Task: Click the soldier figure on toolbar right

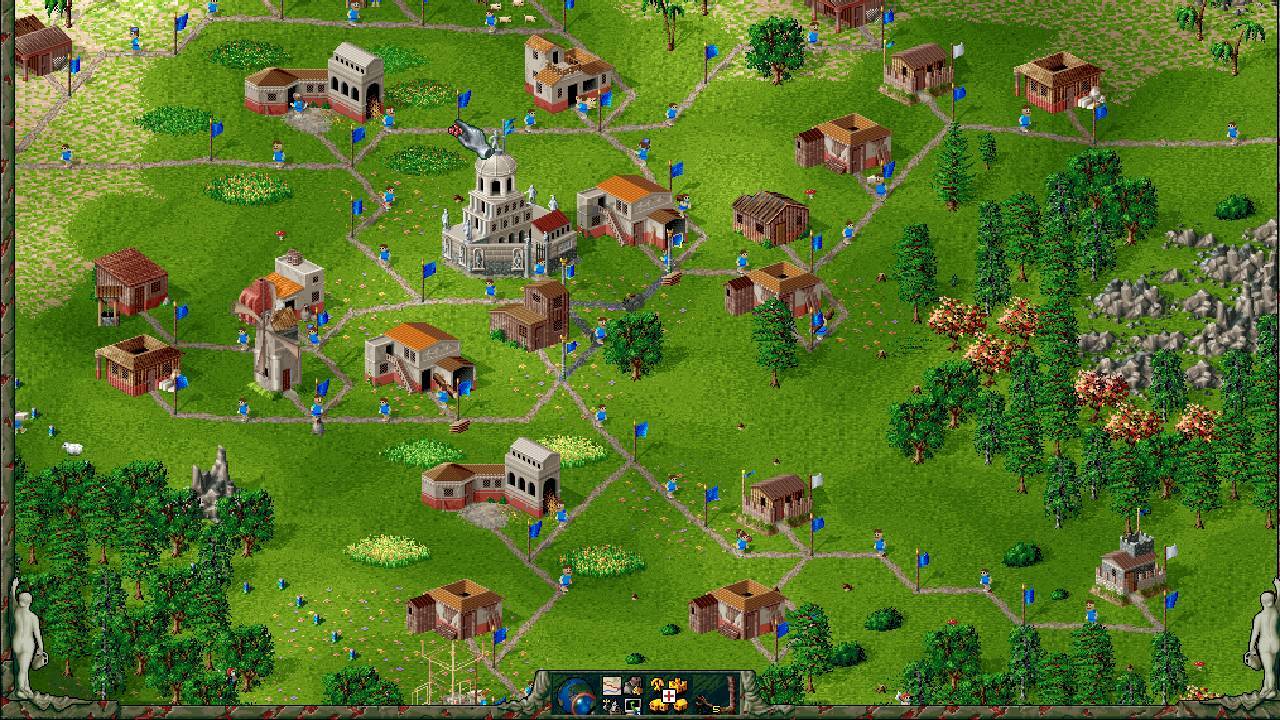Action: click(x=701, y=702)
